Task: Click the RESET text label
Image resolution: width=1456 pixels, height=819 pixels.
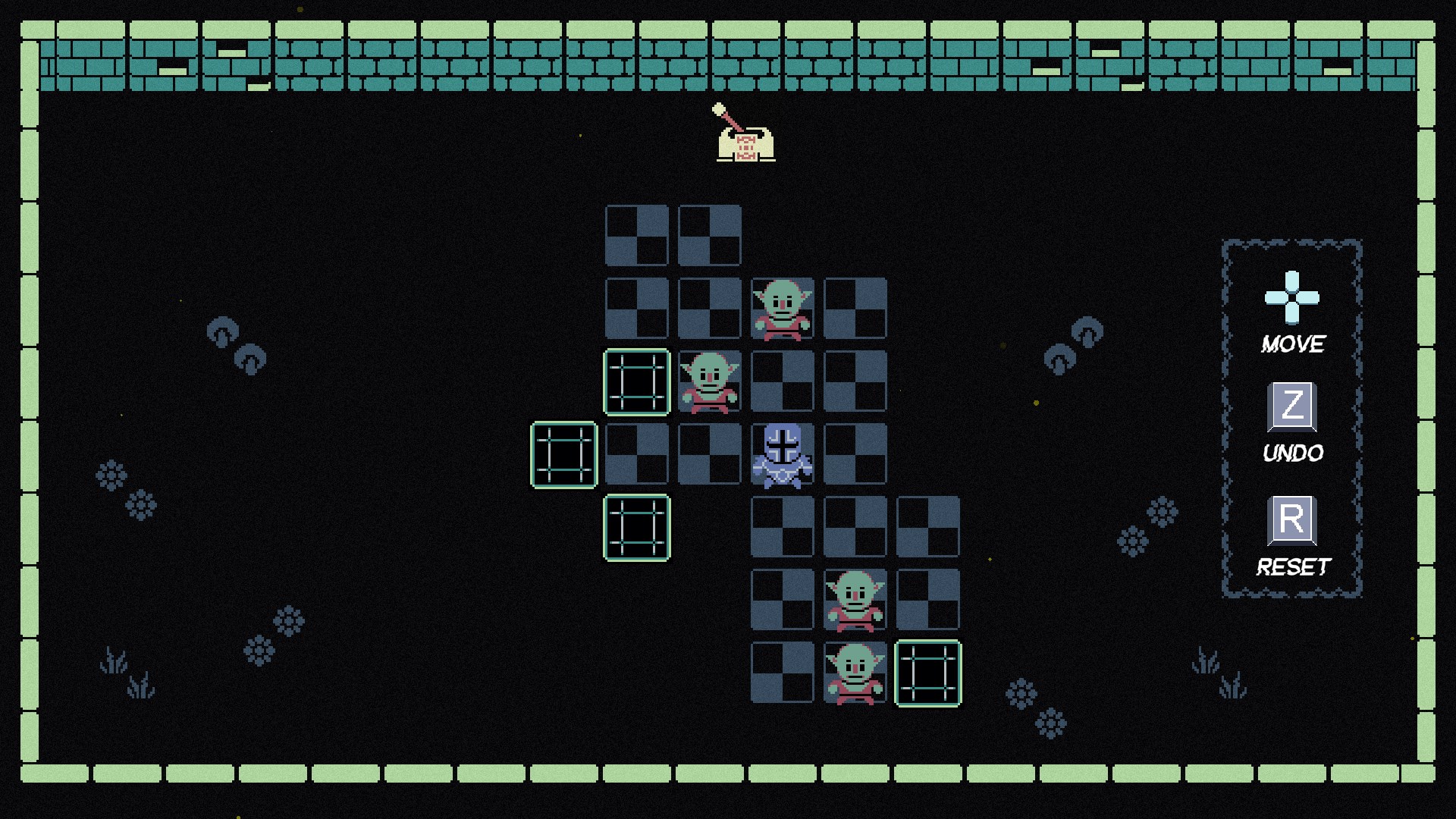Action: pyautogui.click(x=1294, y=565)
